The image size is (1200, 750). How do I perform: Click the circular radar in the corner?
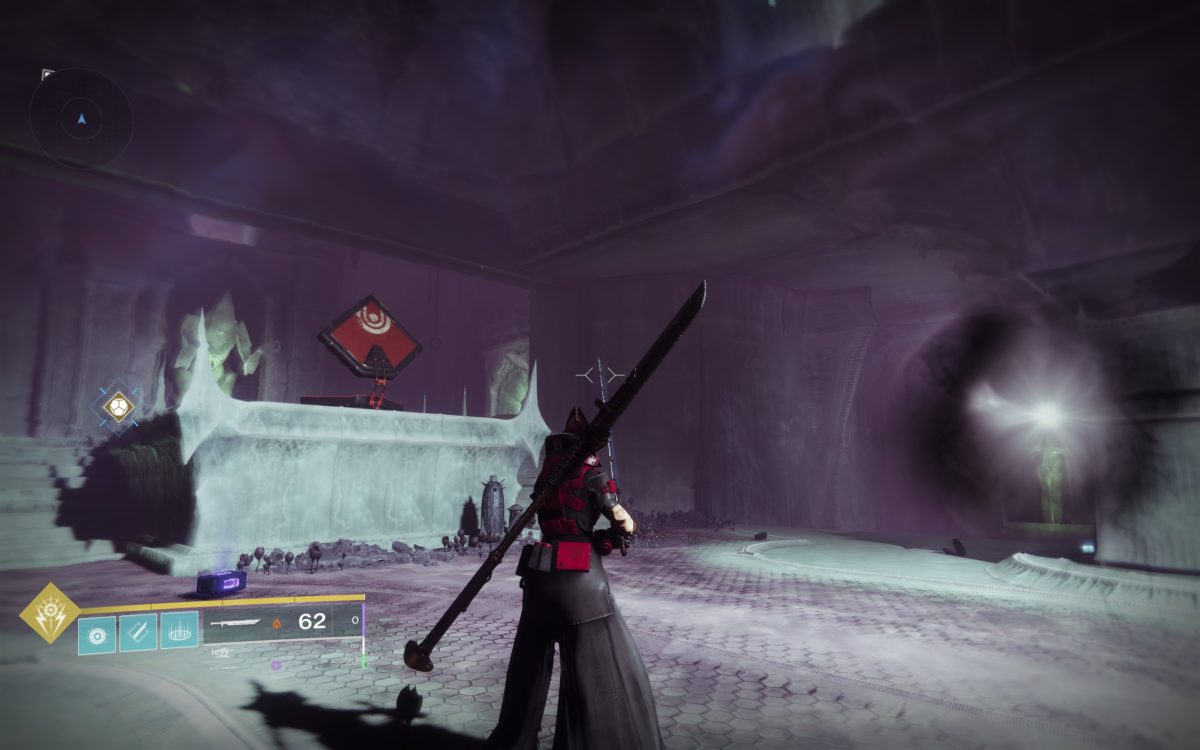click(81, 118)
